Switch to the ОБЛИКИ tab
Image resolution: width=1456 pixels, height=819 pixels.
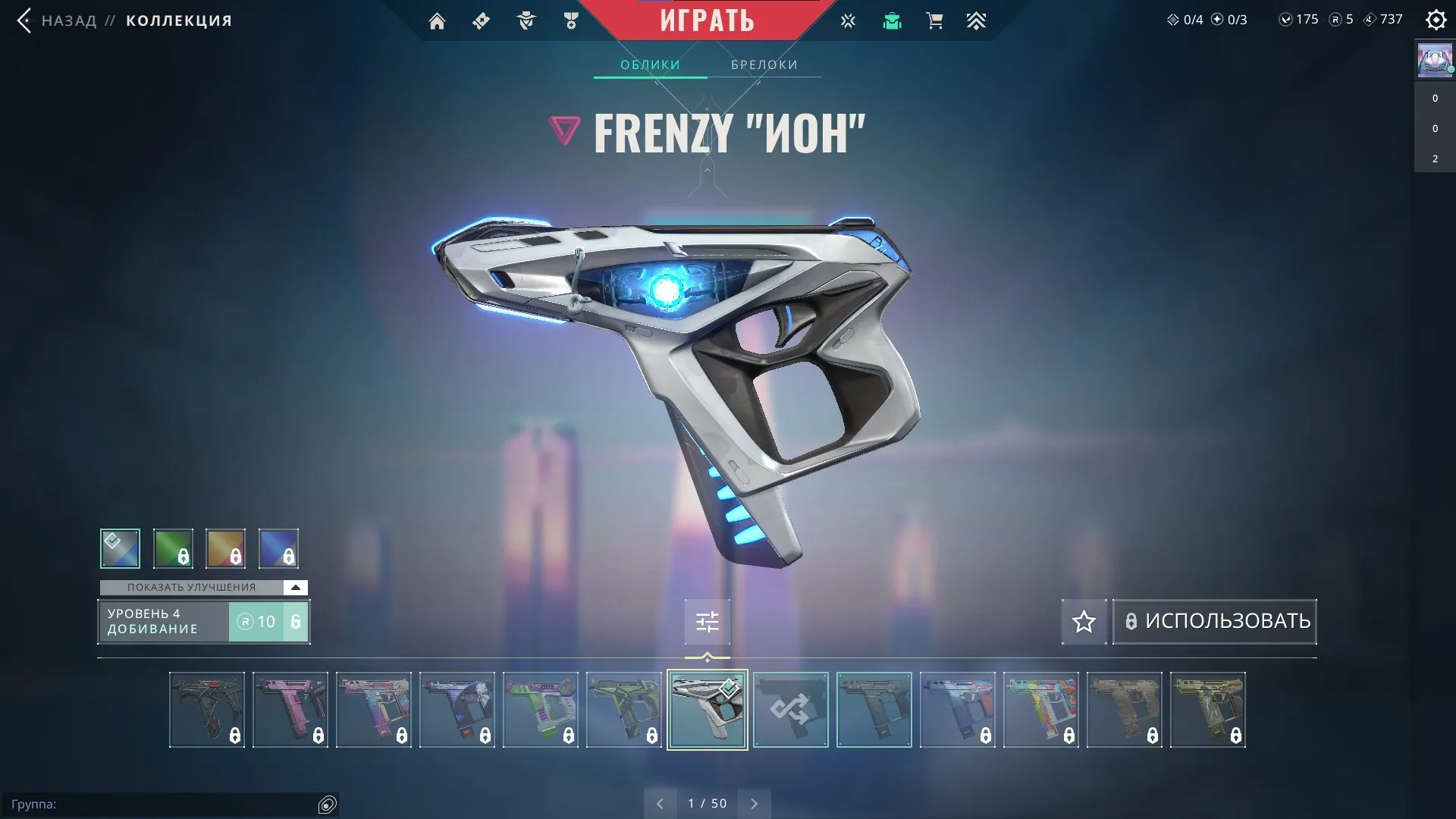click(650, 64)
